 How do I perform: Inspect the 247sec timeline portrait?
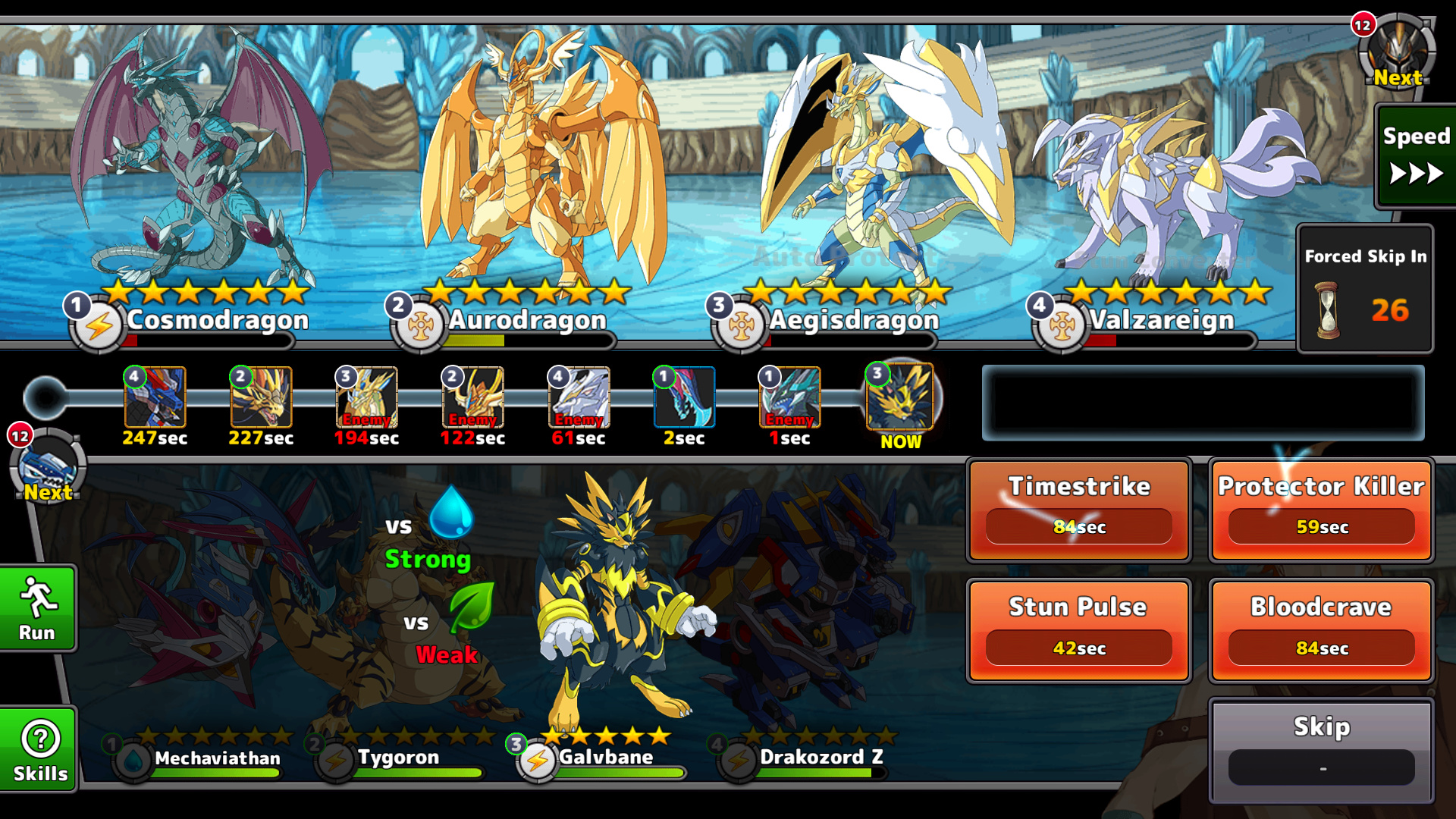click(x=155, y=397)
